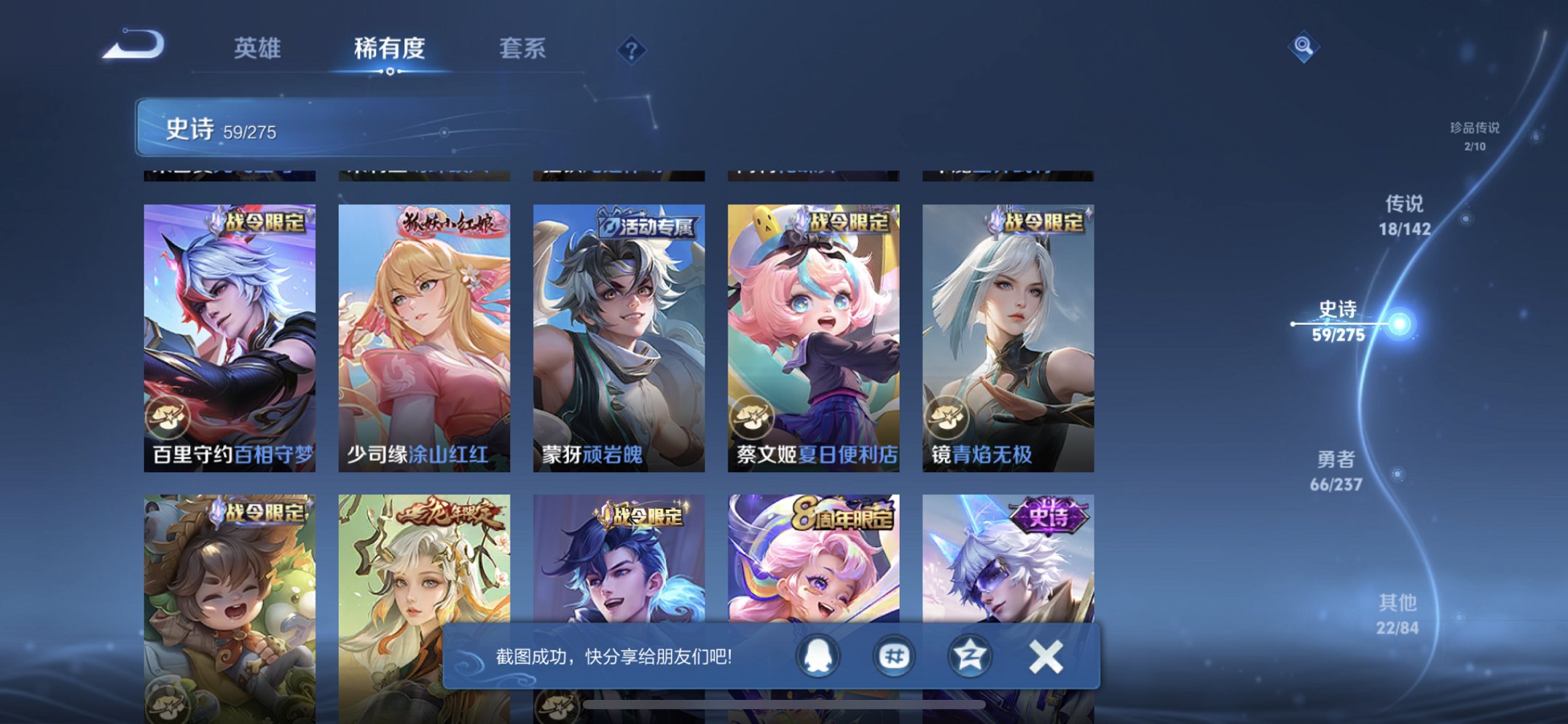Share the screenshot via the QQ penguin icon

818,655
